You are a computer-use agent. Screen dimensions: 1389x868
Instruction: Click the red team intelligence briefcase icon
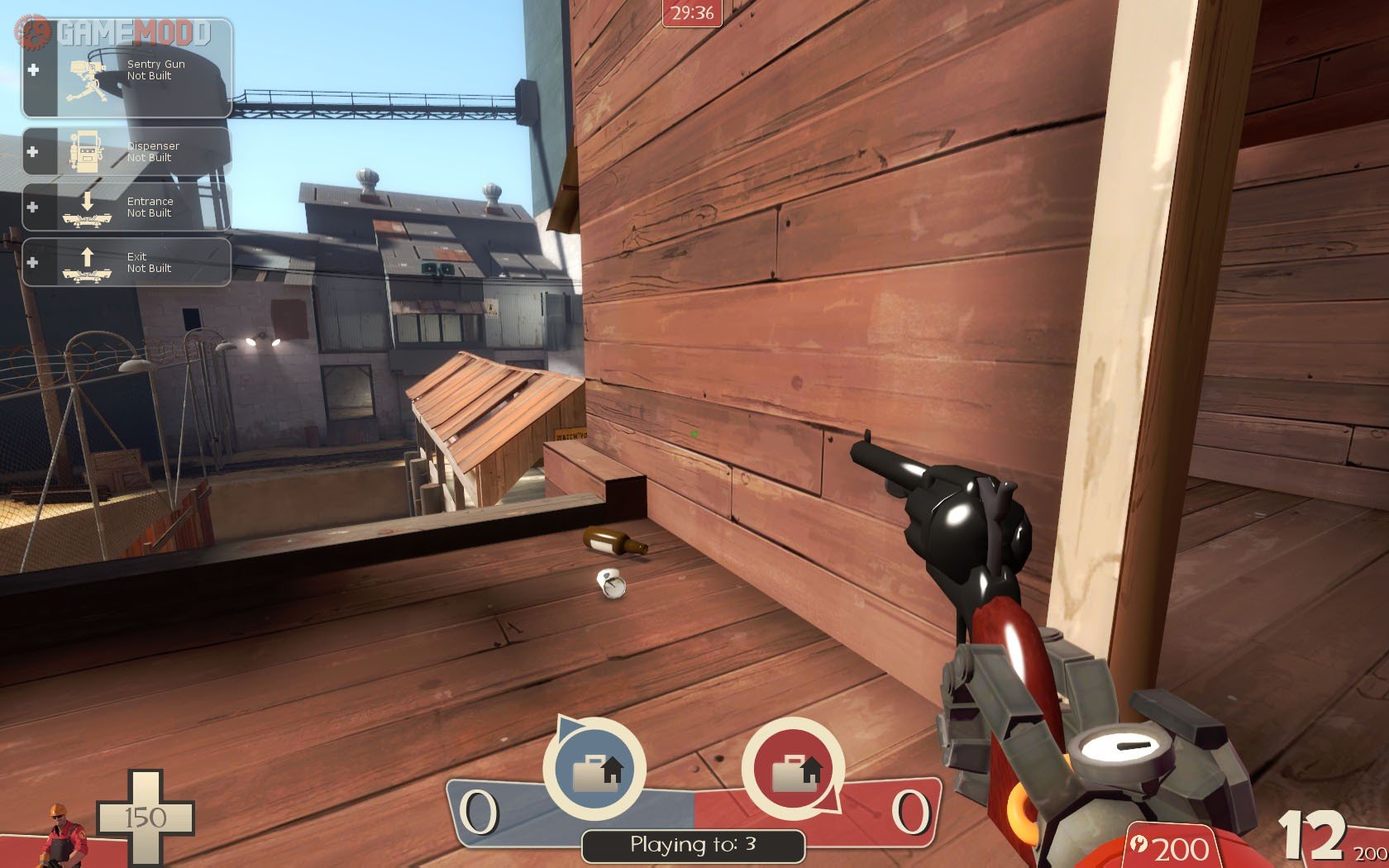pyautogui.click(x=794, y=770)
